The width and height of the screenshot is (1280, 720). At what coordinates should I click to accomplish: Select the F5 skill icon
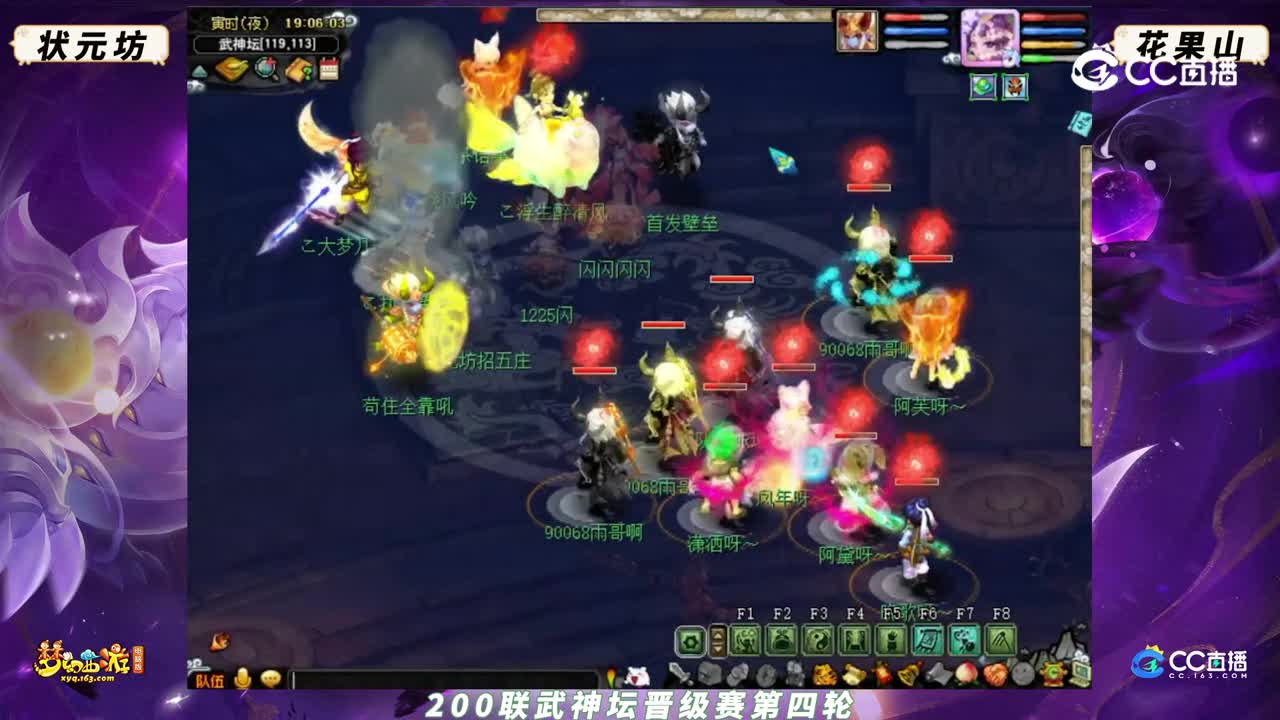pos(890,641)
